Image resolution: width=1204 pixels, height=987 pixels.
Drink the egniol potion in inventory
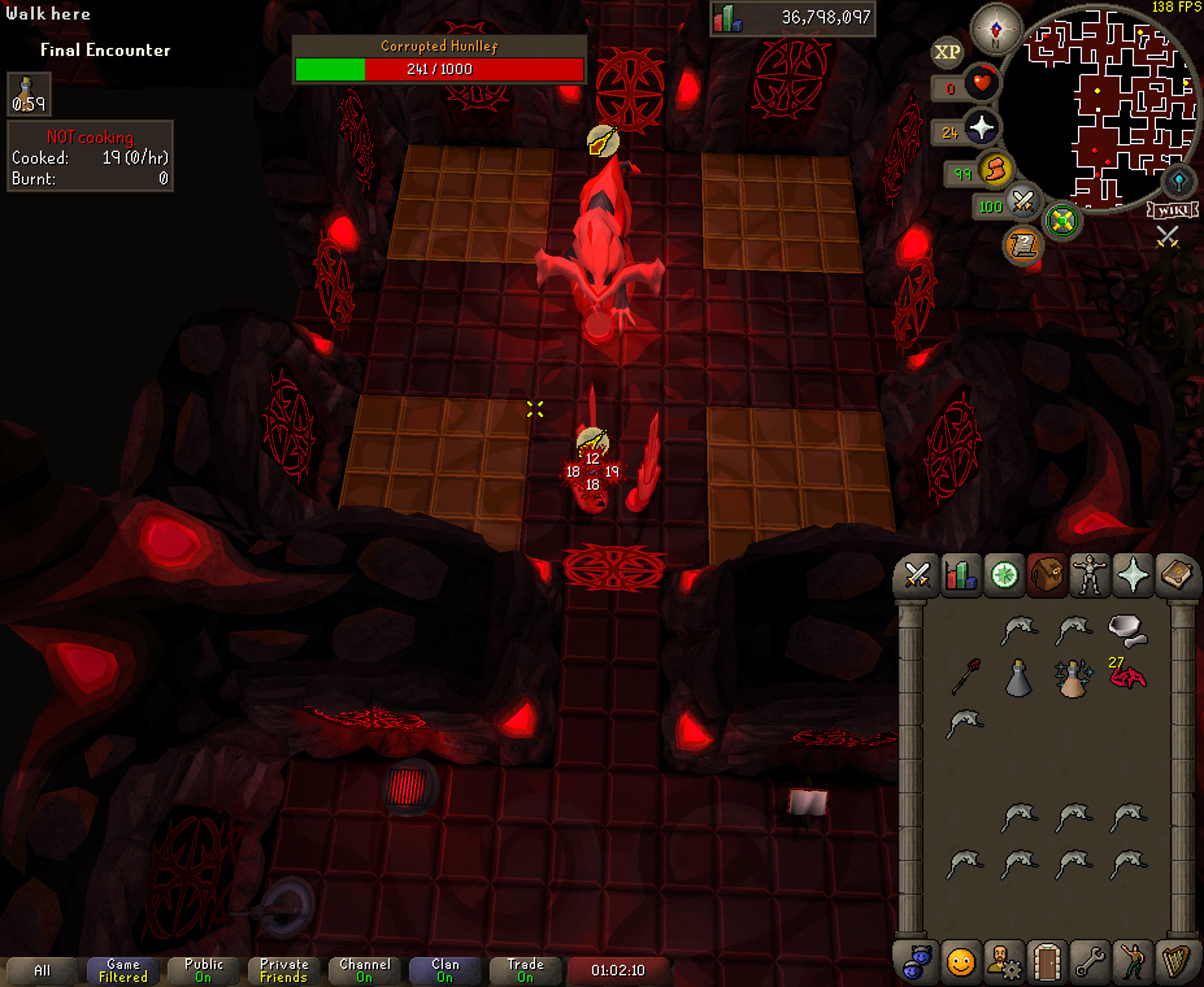1073,678
